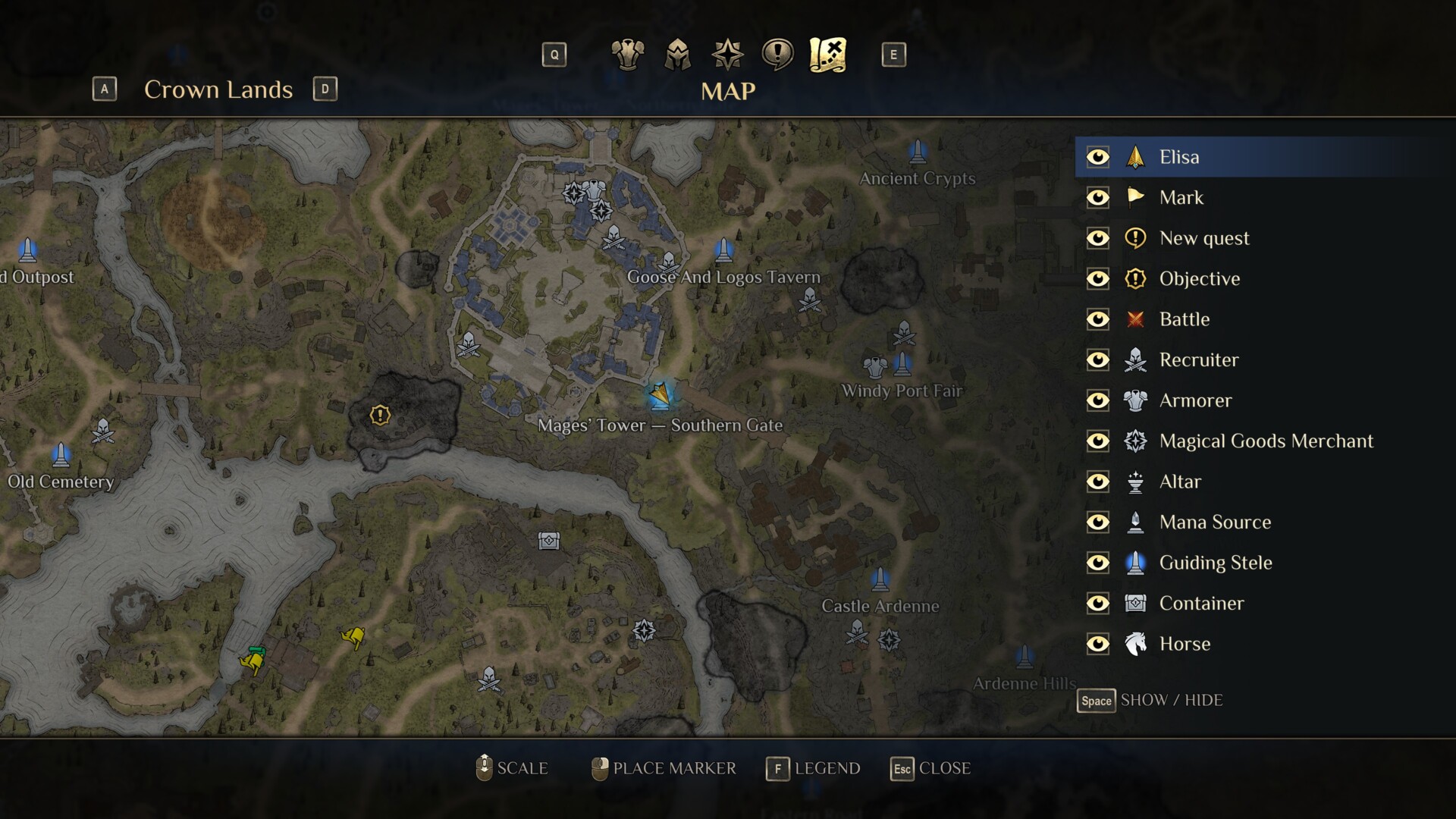
Task: Select the Map tab icon
Action: tap(827, 55)
